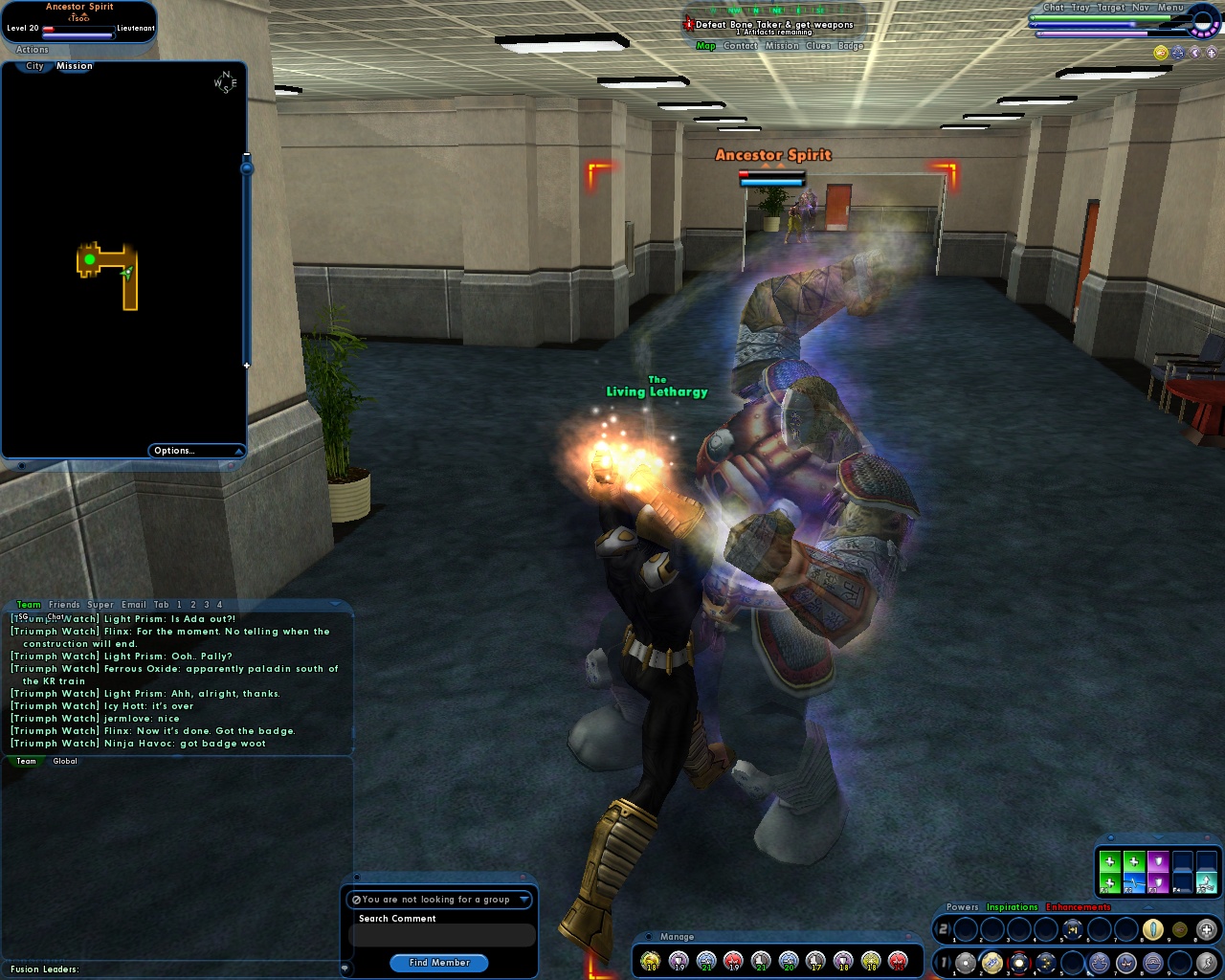The image size is (1225, 980).
Task: Toggle the Map tab in the mission nav window
Action: [705, 45]
